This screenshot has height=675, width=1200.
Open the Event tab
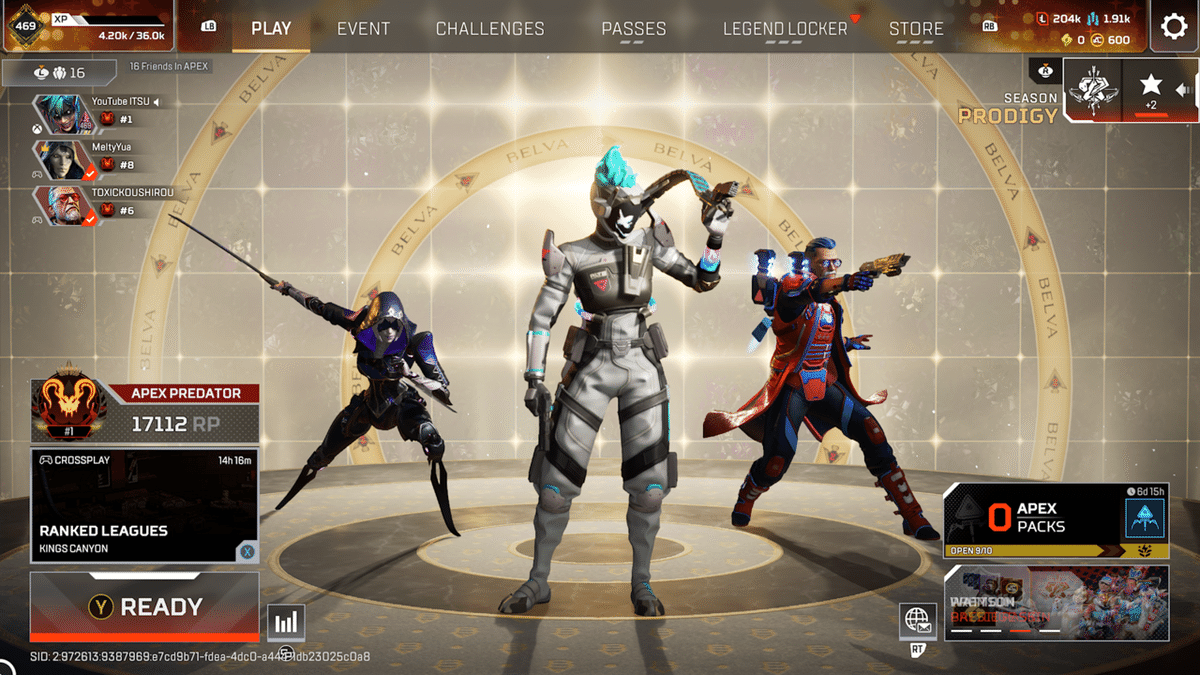coord(363,28)
